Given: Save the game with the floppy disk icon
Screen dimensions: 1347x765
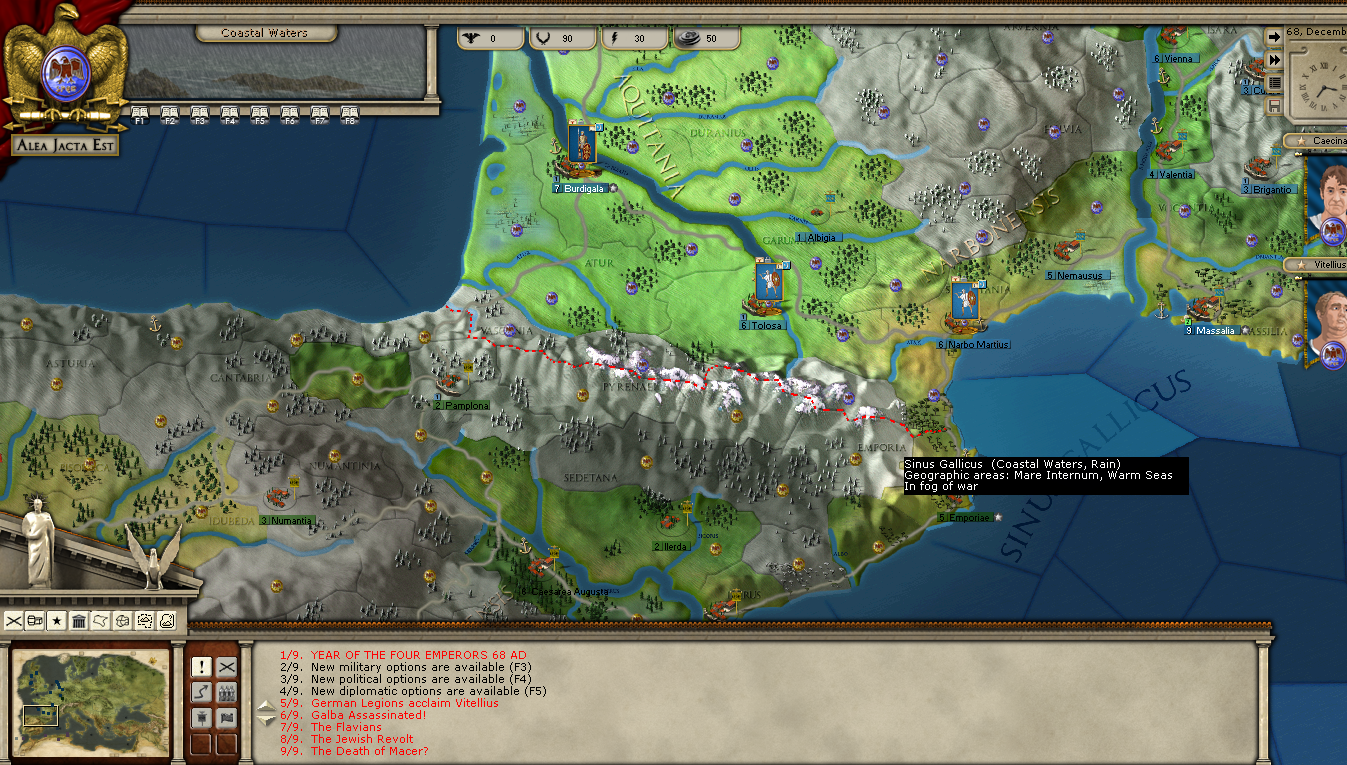Looking at the screenshot, I should [1277, 105].
